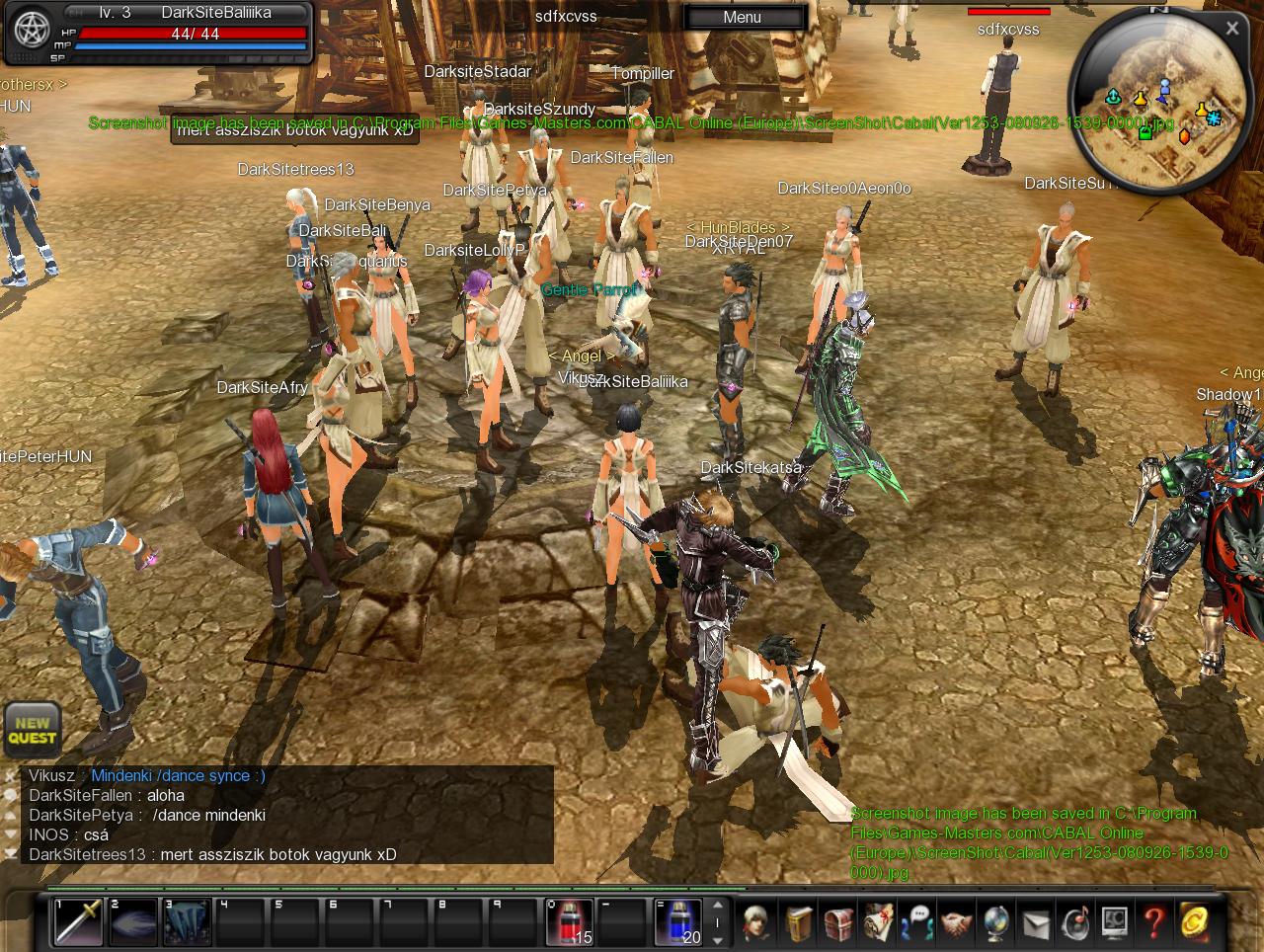Screen dimensions: 1264x952
Task: Open the quest scroll icon
Action: tap(878, 923)
